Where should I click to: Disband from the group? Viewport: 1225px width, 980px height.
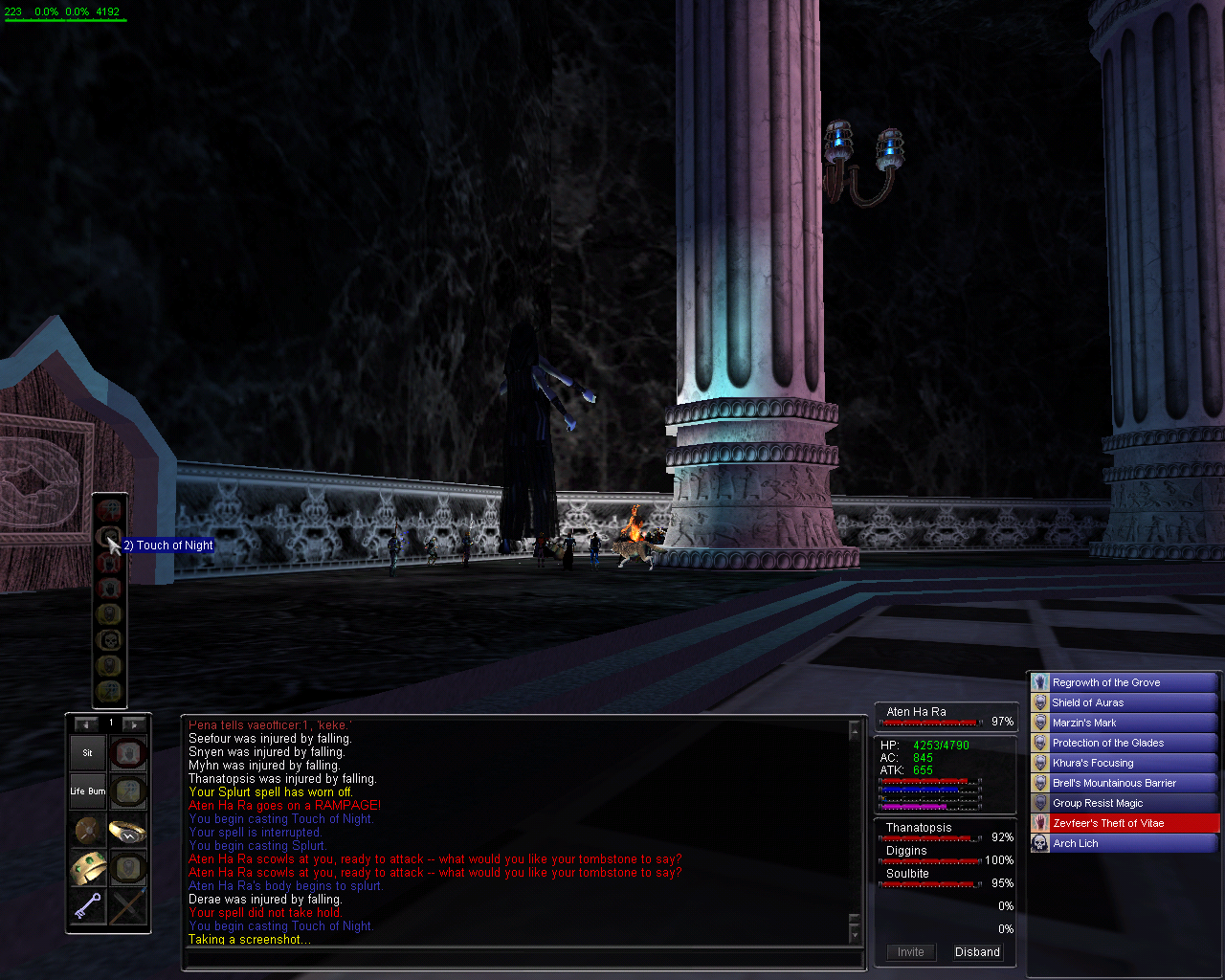[x=977, y=952]
